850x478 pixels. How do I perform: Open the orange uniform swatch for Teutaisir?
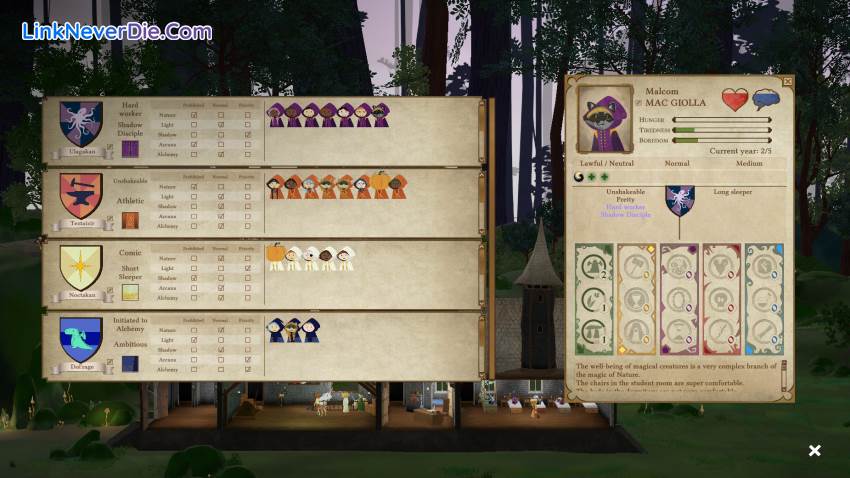[x=130, y=220]
